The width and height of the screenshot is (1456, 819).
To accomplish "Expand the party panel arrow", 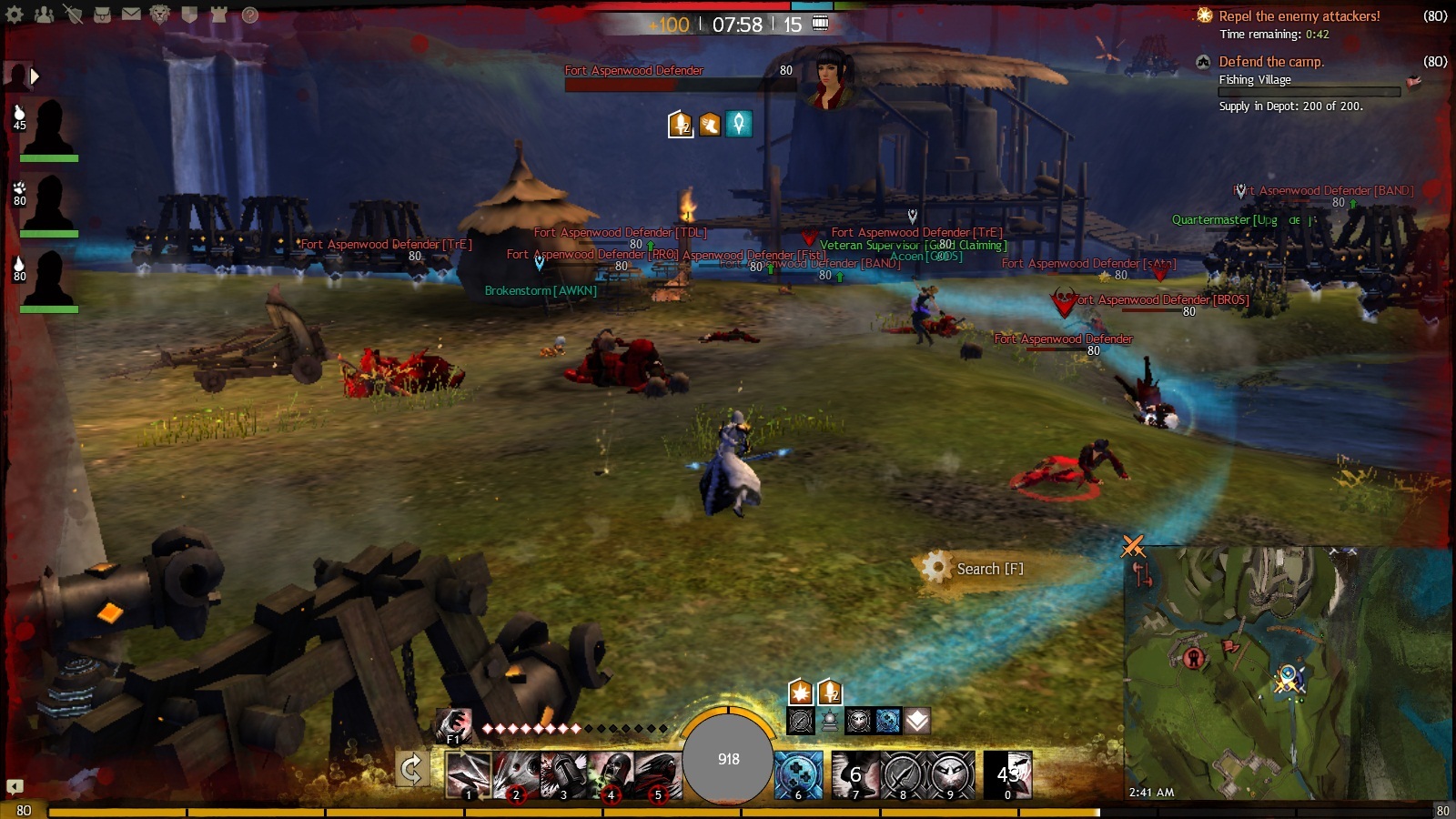I will click(35, 76).
